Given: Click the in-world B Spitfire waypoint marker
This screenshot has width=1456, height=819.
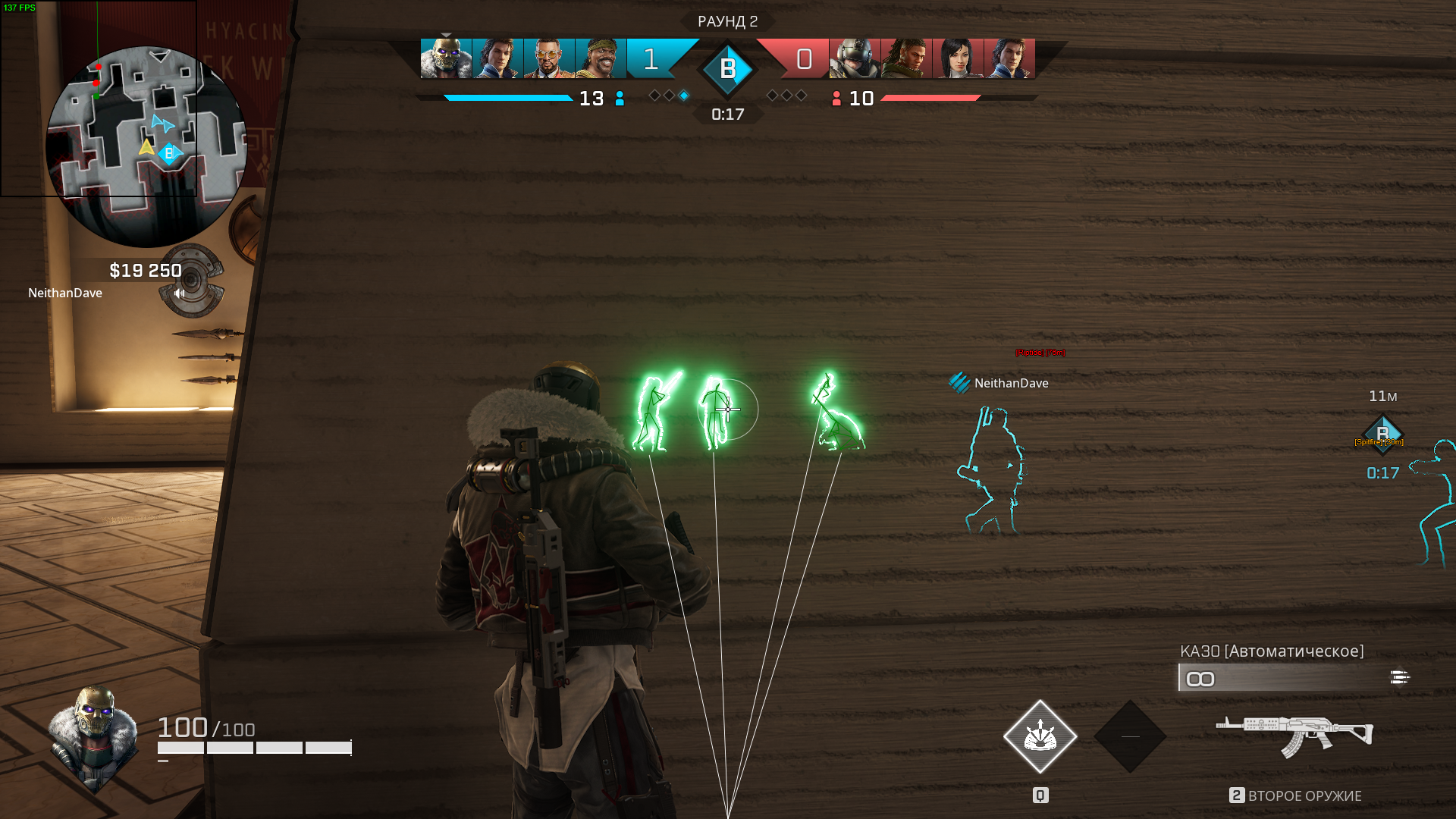Looking at the screenshot, I should [1383, 435].
